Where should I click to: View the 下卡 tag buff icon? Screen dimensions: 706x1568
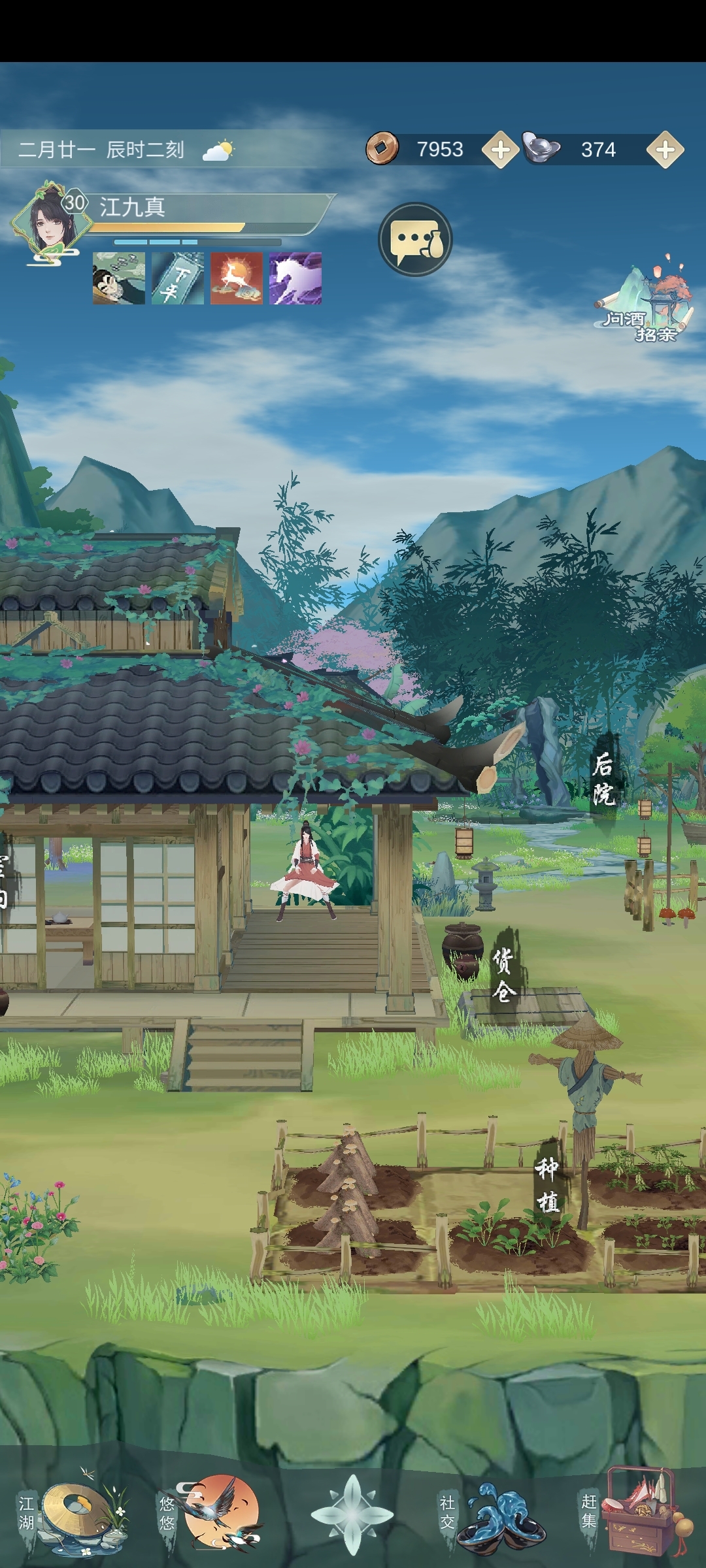(x=178, y=279)
